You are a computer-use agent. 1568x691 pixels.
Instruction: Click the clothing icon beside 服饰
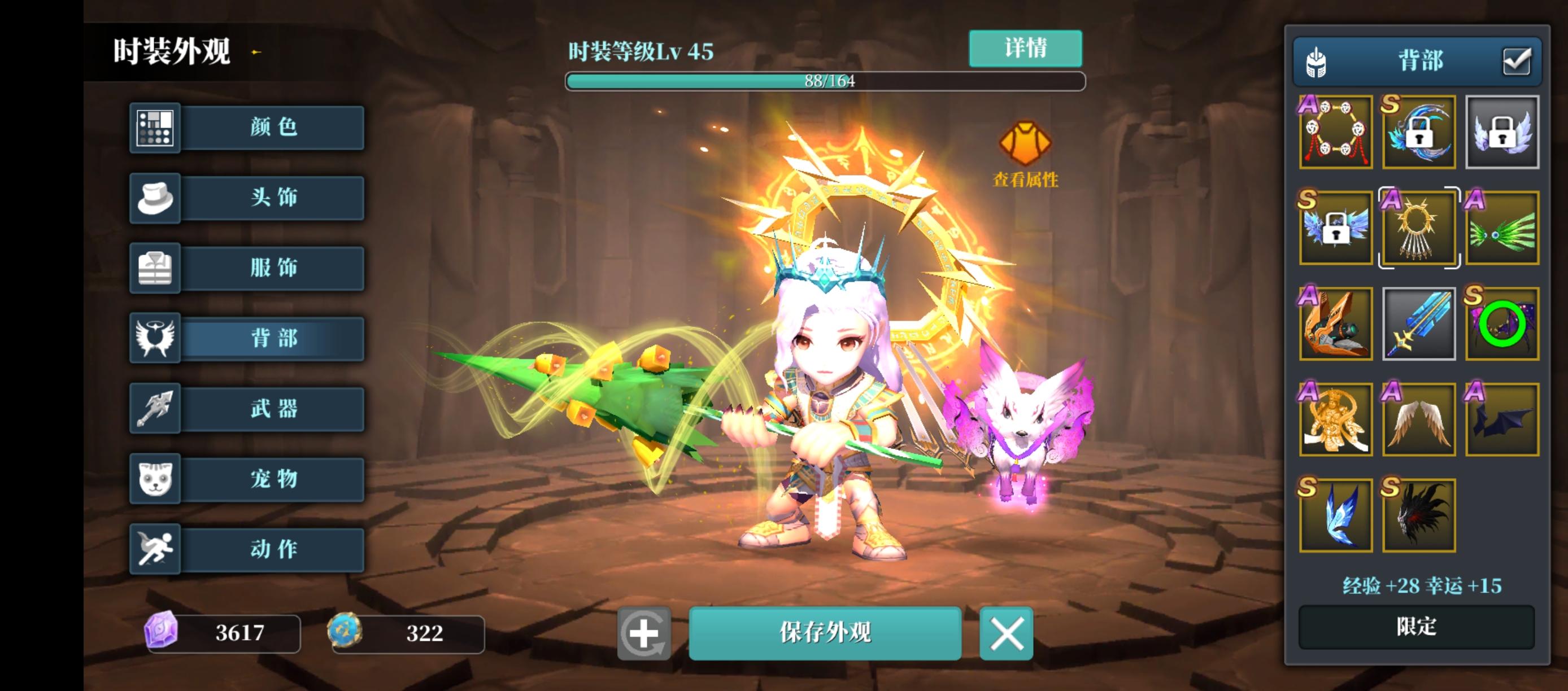(155, 268)
